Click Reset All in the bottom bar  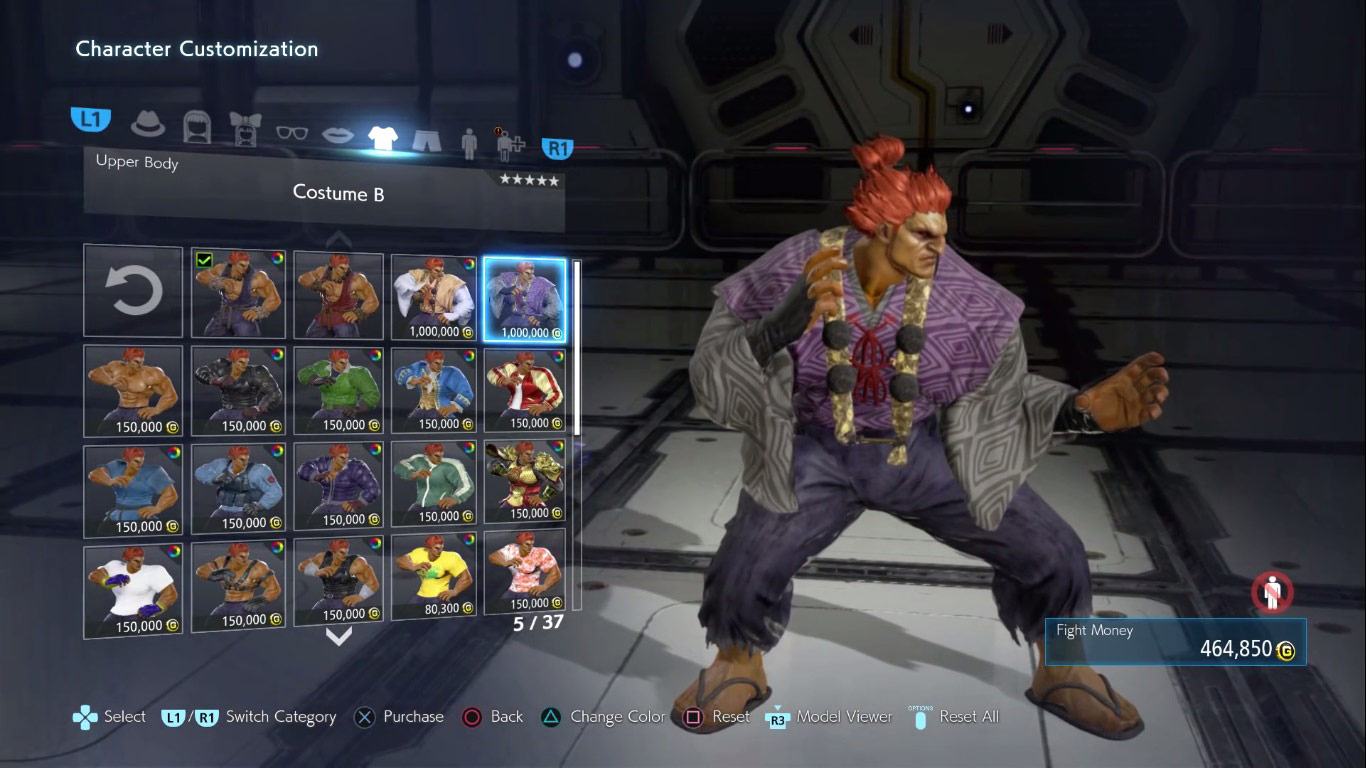pyautogui.click(x=969, y=717)
